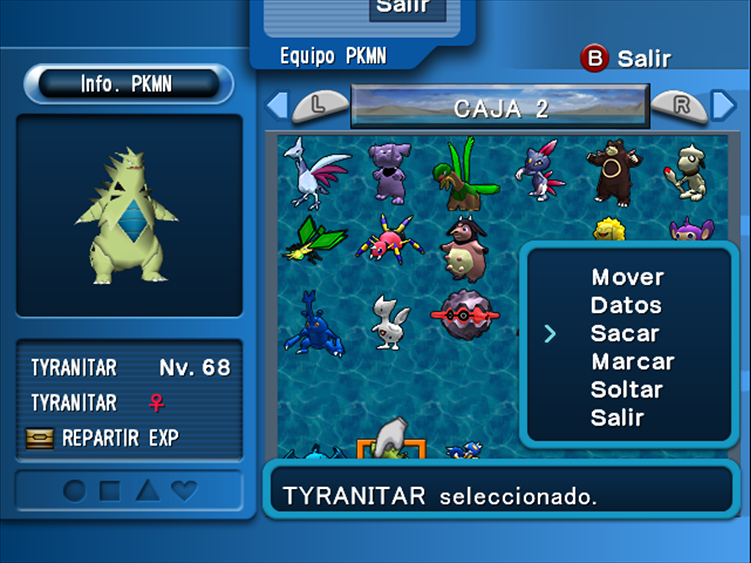This screenshot has height=563, width=751.
Task: Choose the round Forretress in the box
Action: point(464,316)
